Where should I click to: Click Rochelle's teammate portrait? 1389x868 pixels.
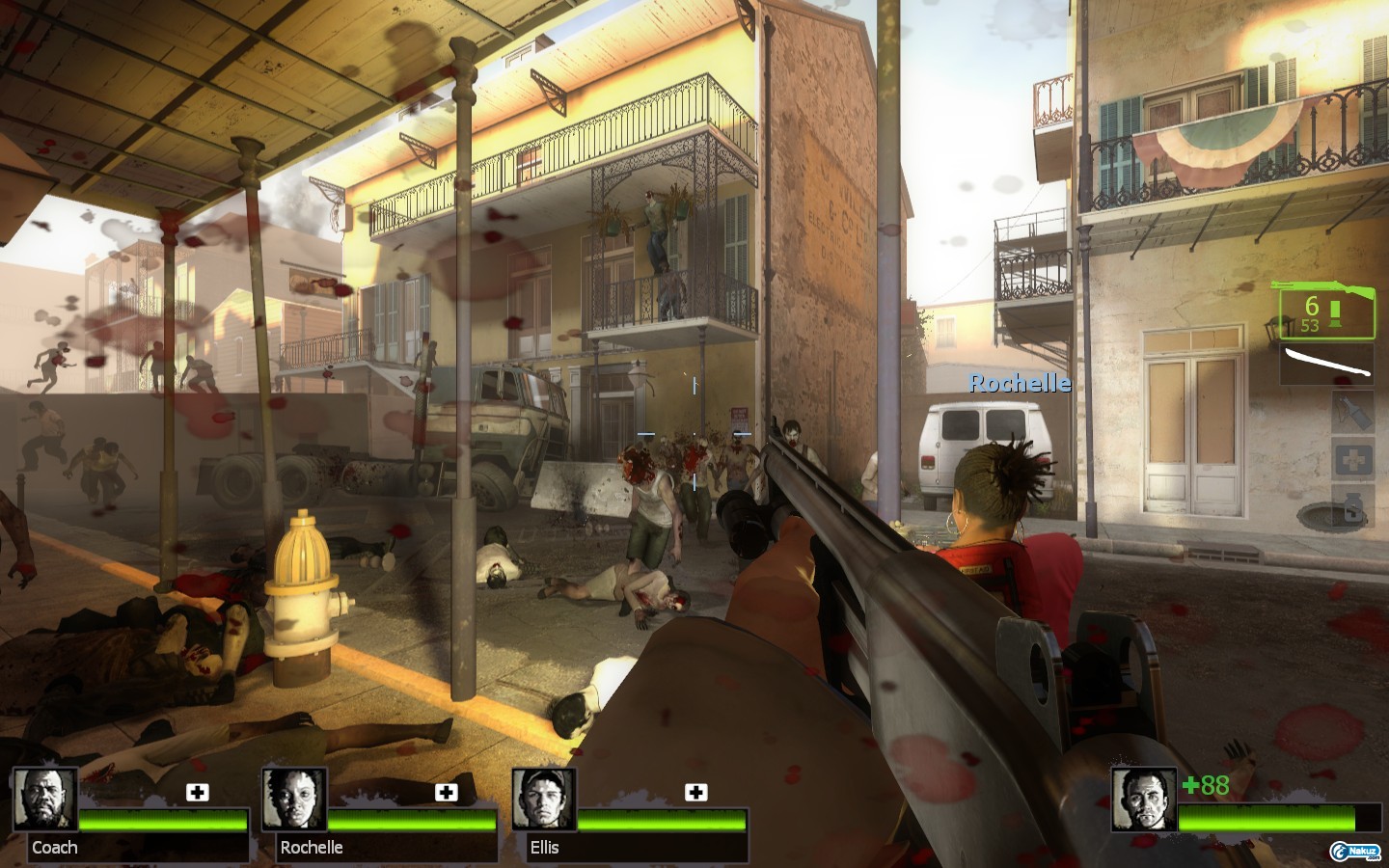coord(294,800)
